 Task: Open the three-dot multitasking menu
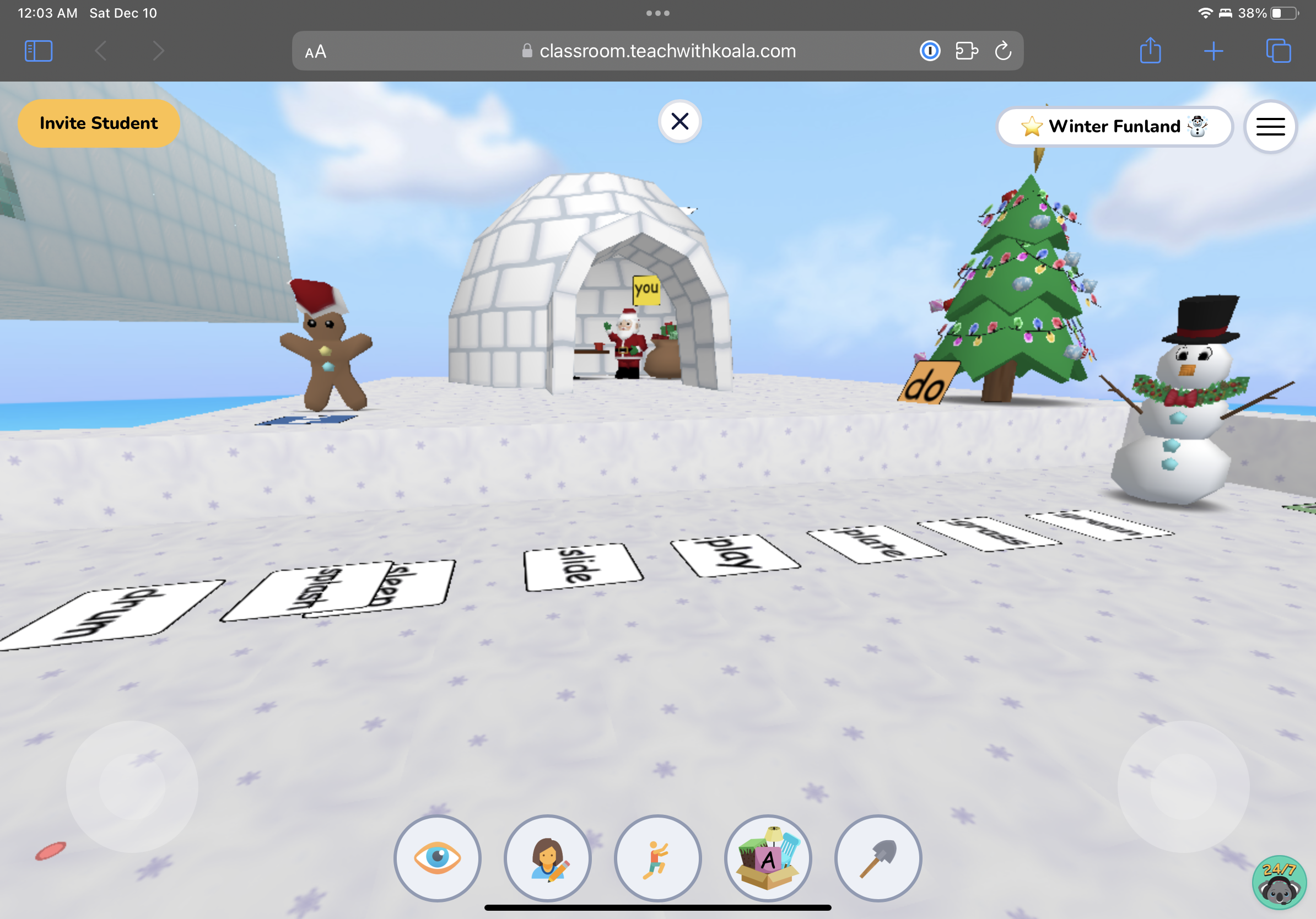[657, 12]
